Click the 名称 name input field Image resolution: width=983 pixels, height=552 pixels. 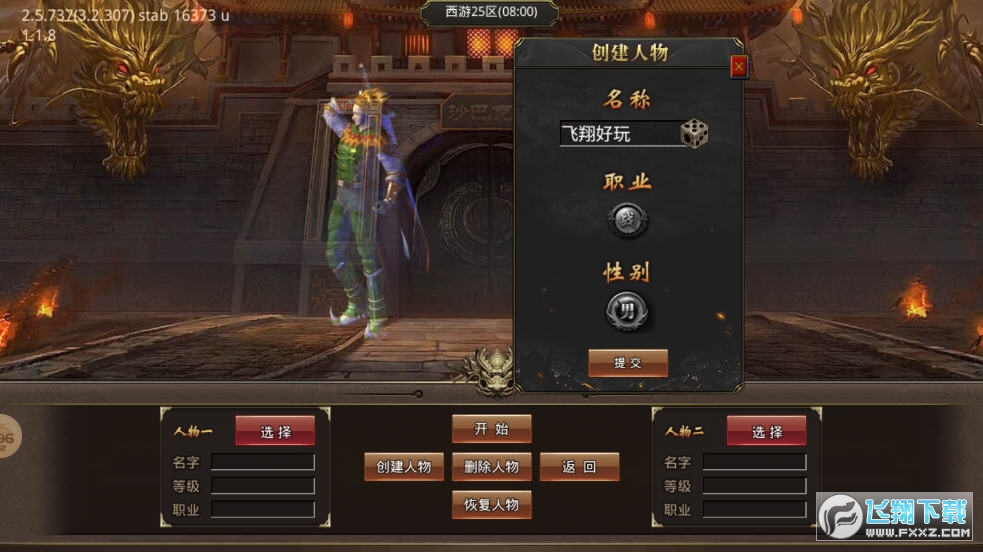point(617,134)
